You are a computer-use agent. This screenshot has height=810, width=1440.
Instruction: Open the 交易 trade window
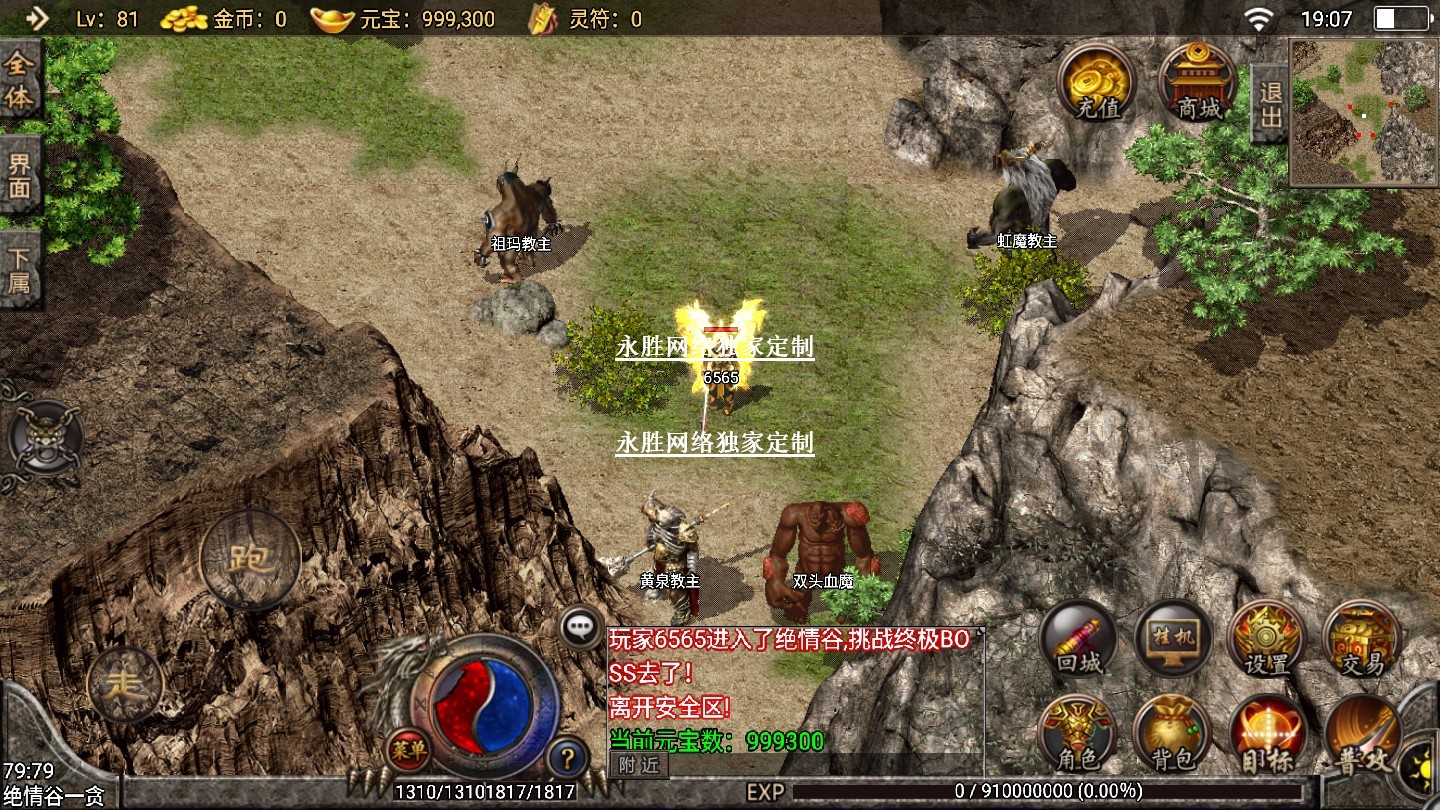tap(1361, 640)
